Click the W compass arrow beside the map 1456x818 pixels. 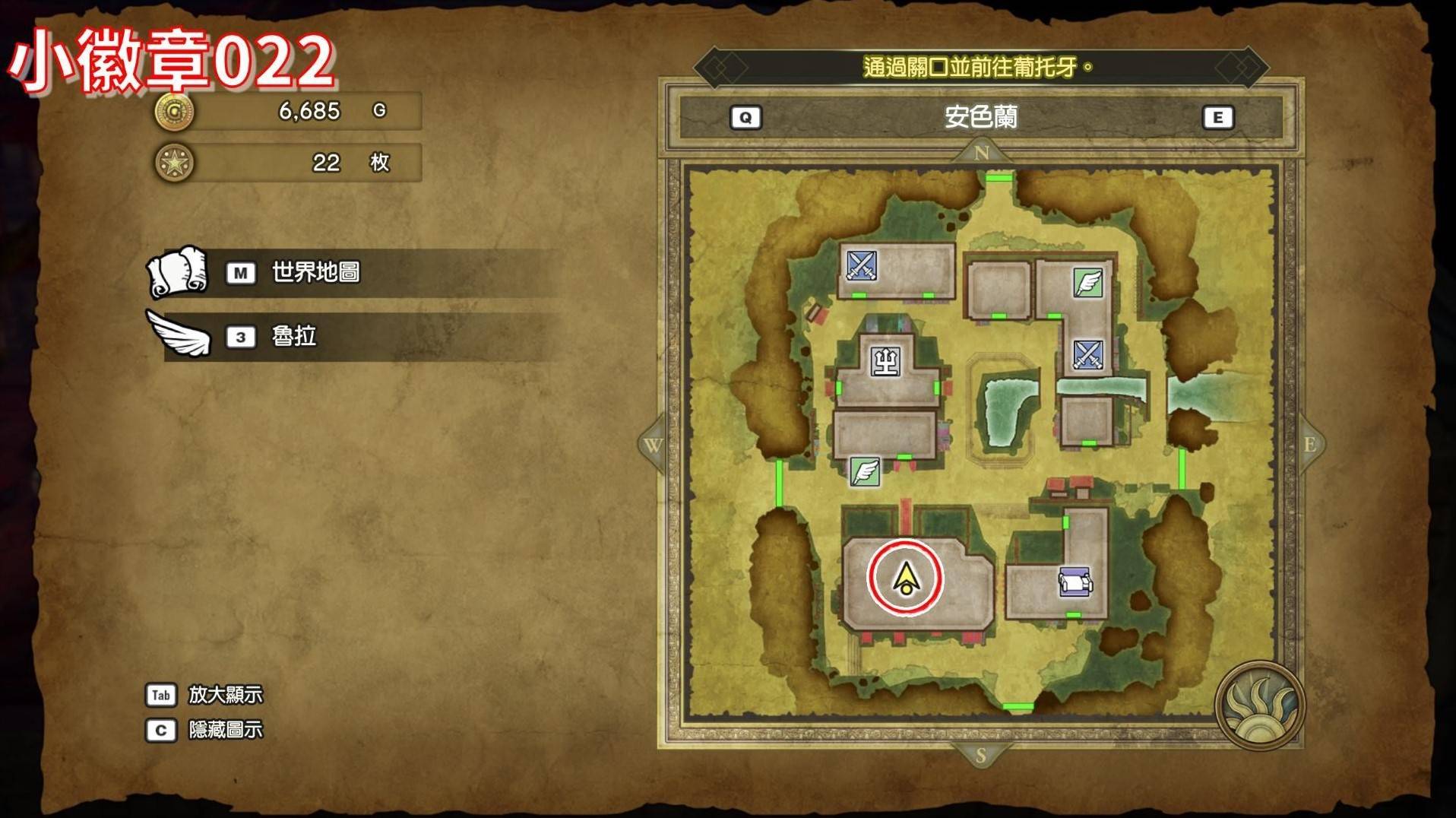click(x=652, y=445)
